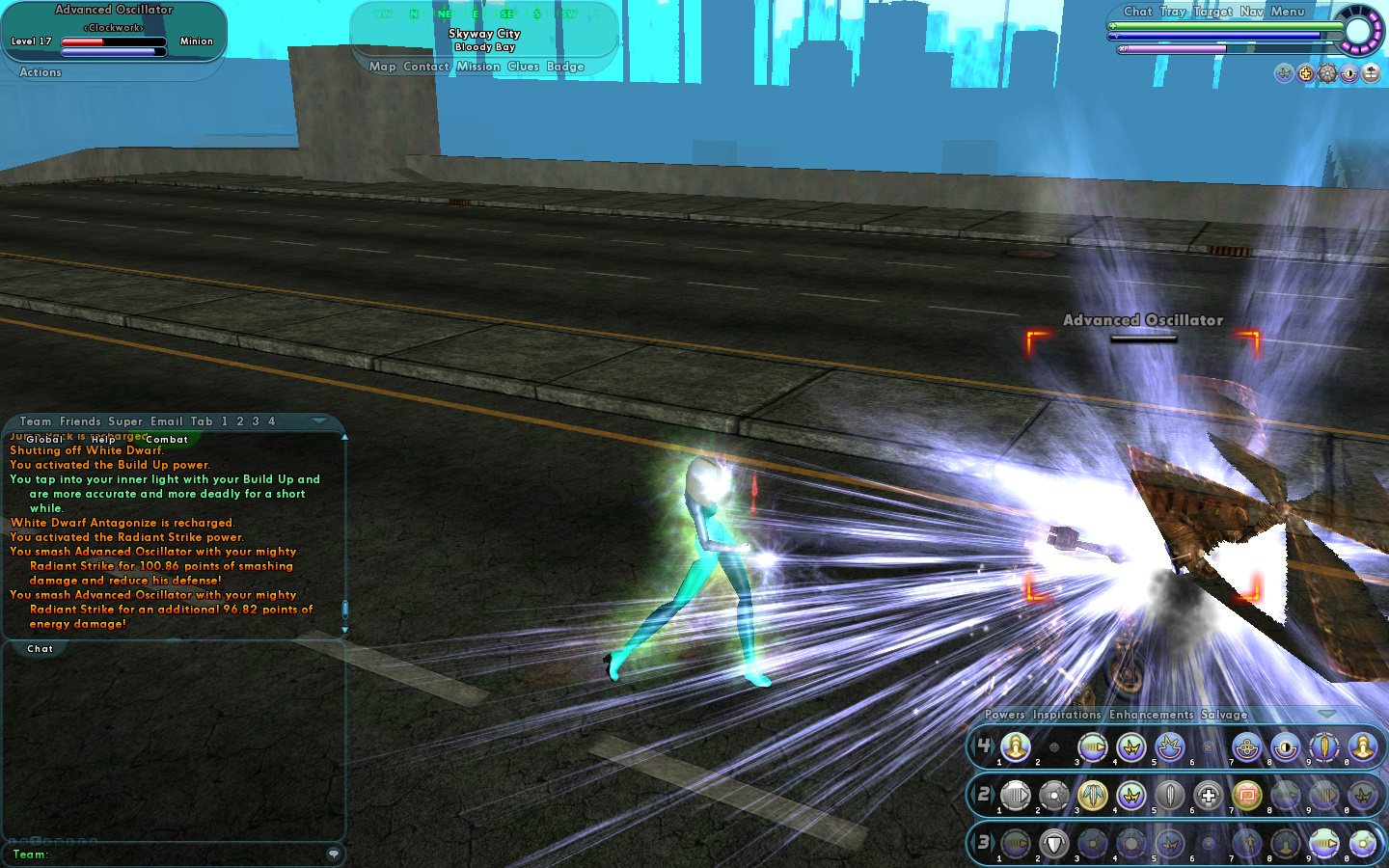The width and height of the screenshot is (1389, 868).
Task: Open the main Menu
Action: tap(1288, 12)
